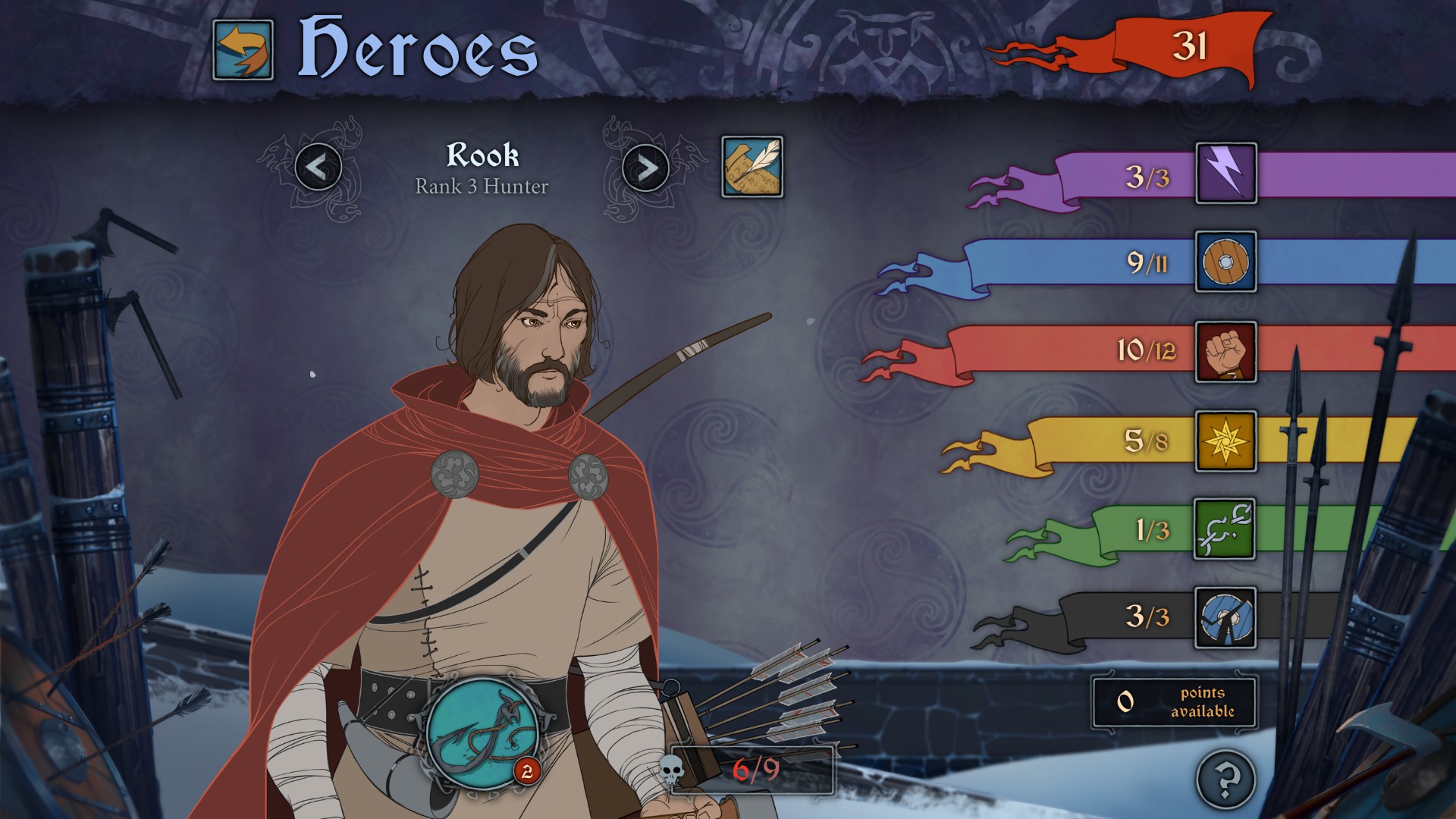Image resolution: width=1456 pixels, height=819 pixels.
Task: Select the green Break chain icon
Action: coord(1225,529)
